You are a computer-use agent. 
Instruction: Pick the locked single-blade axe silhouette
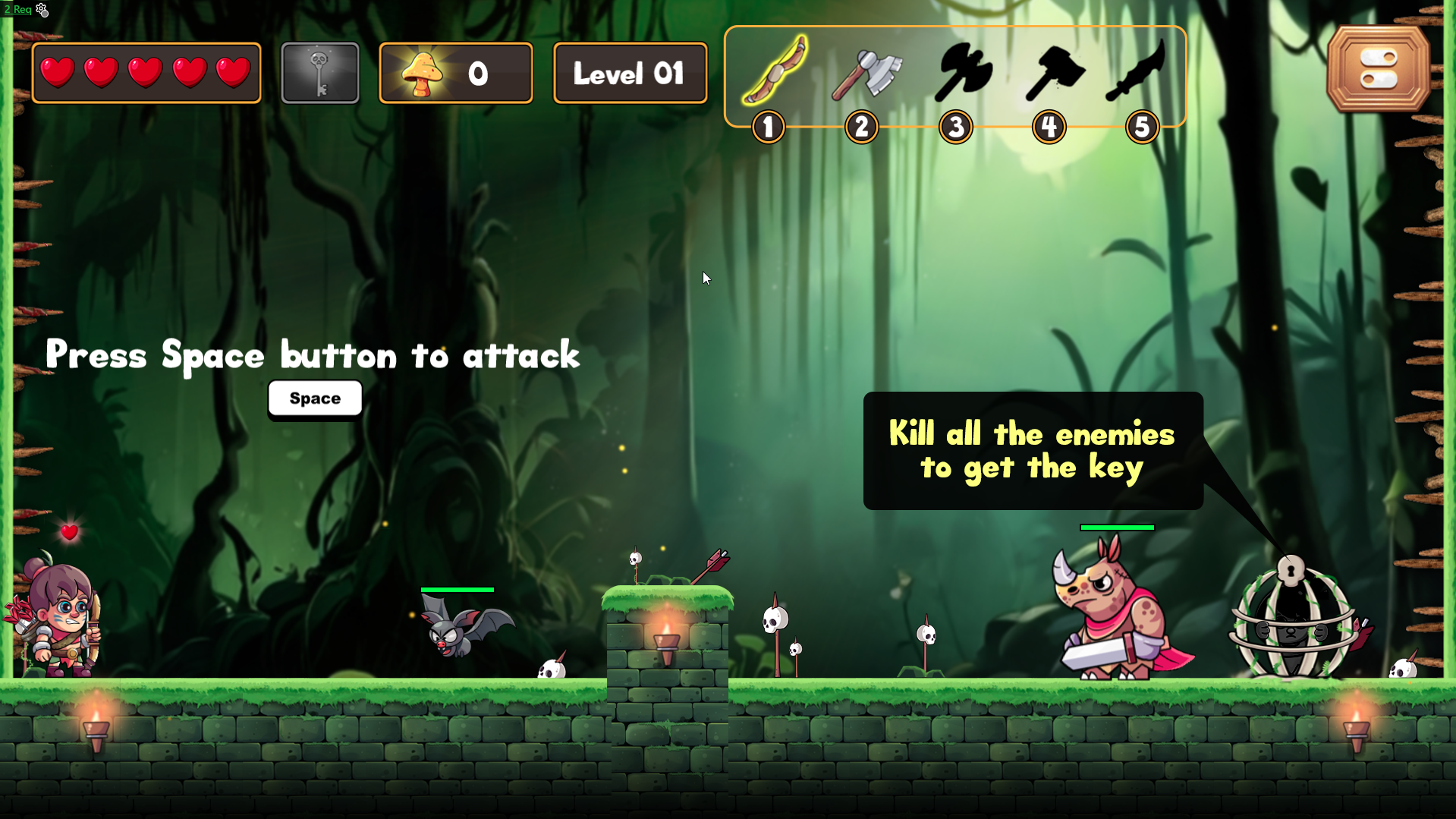(1055, 73)
